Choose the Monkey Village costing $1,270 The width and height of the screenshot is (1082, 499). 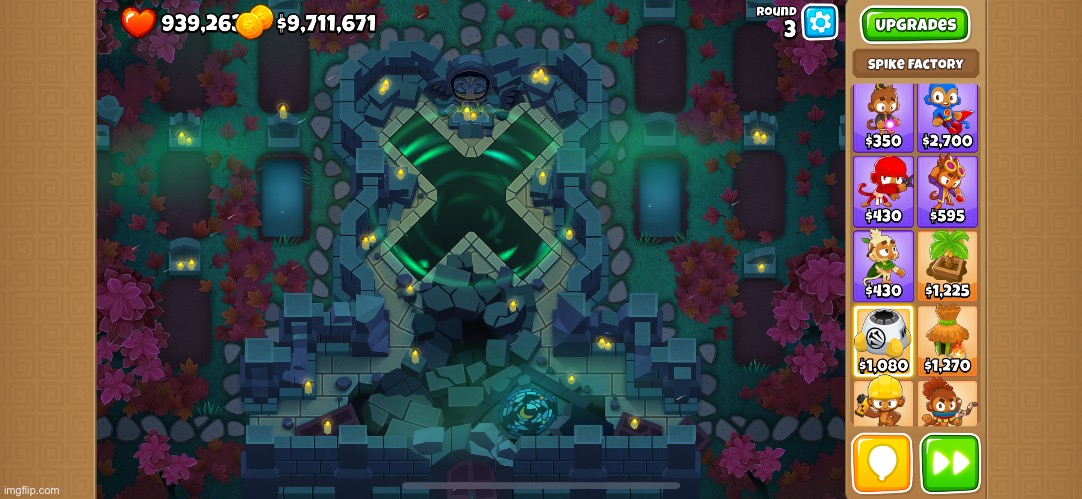[947, 340]
